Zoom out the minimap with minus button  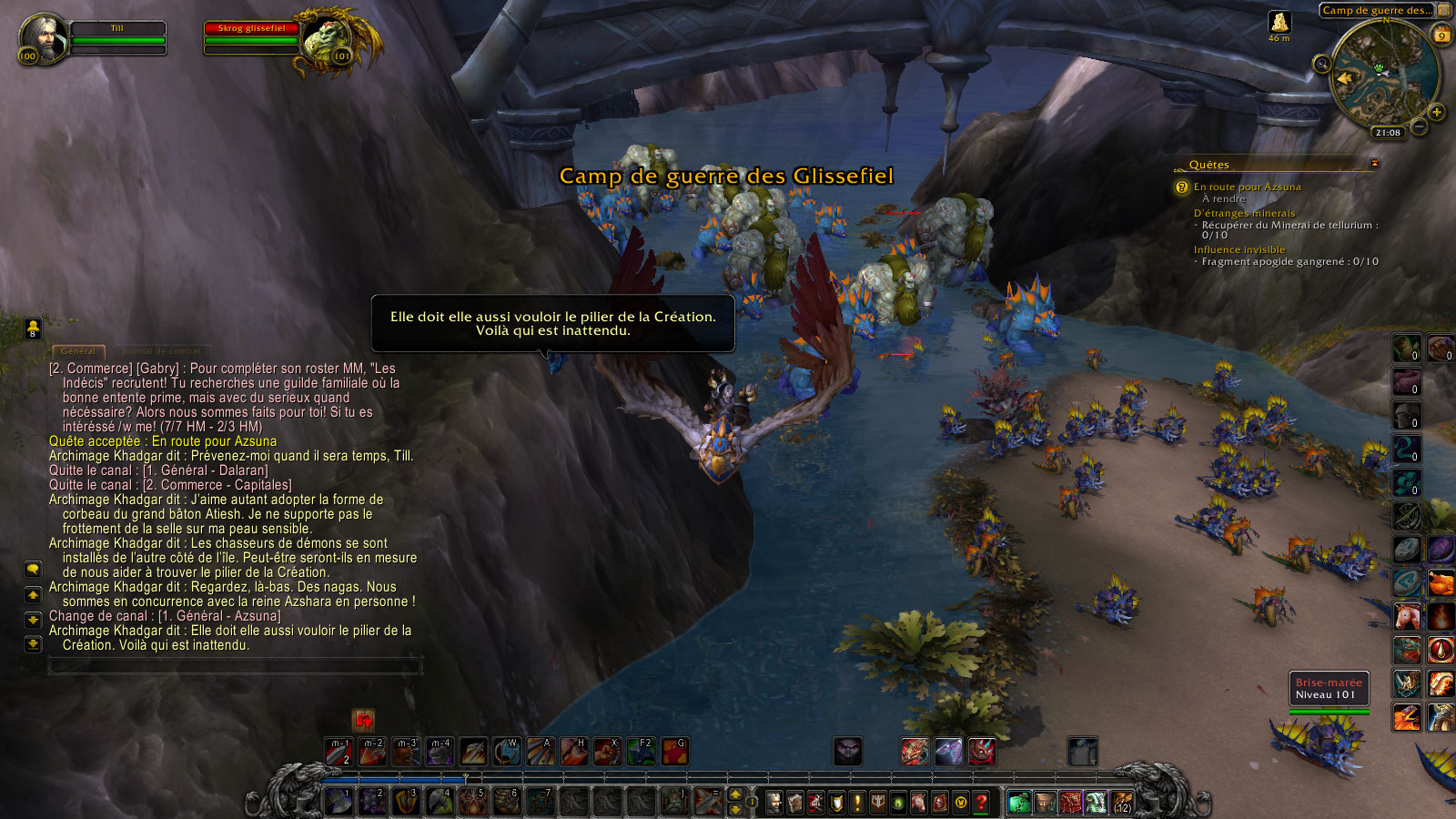[1419, 126]
